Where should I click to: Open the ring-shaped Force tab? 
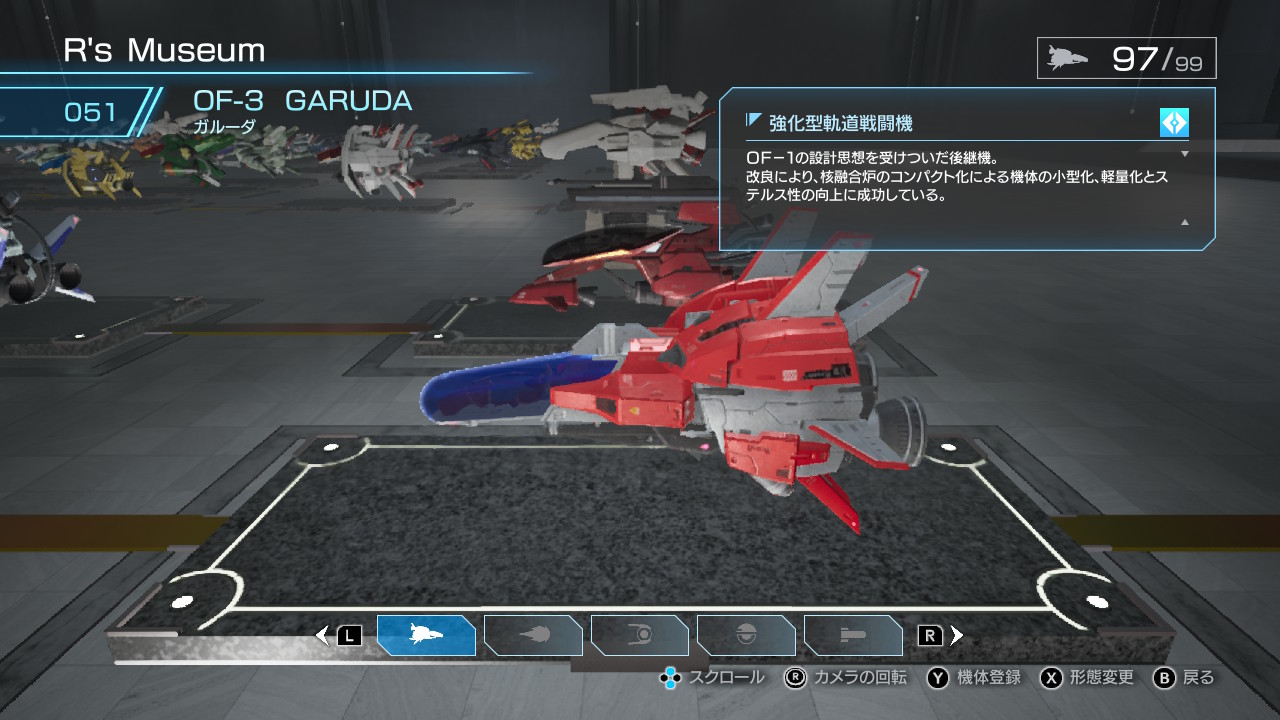pos(640,635)
